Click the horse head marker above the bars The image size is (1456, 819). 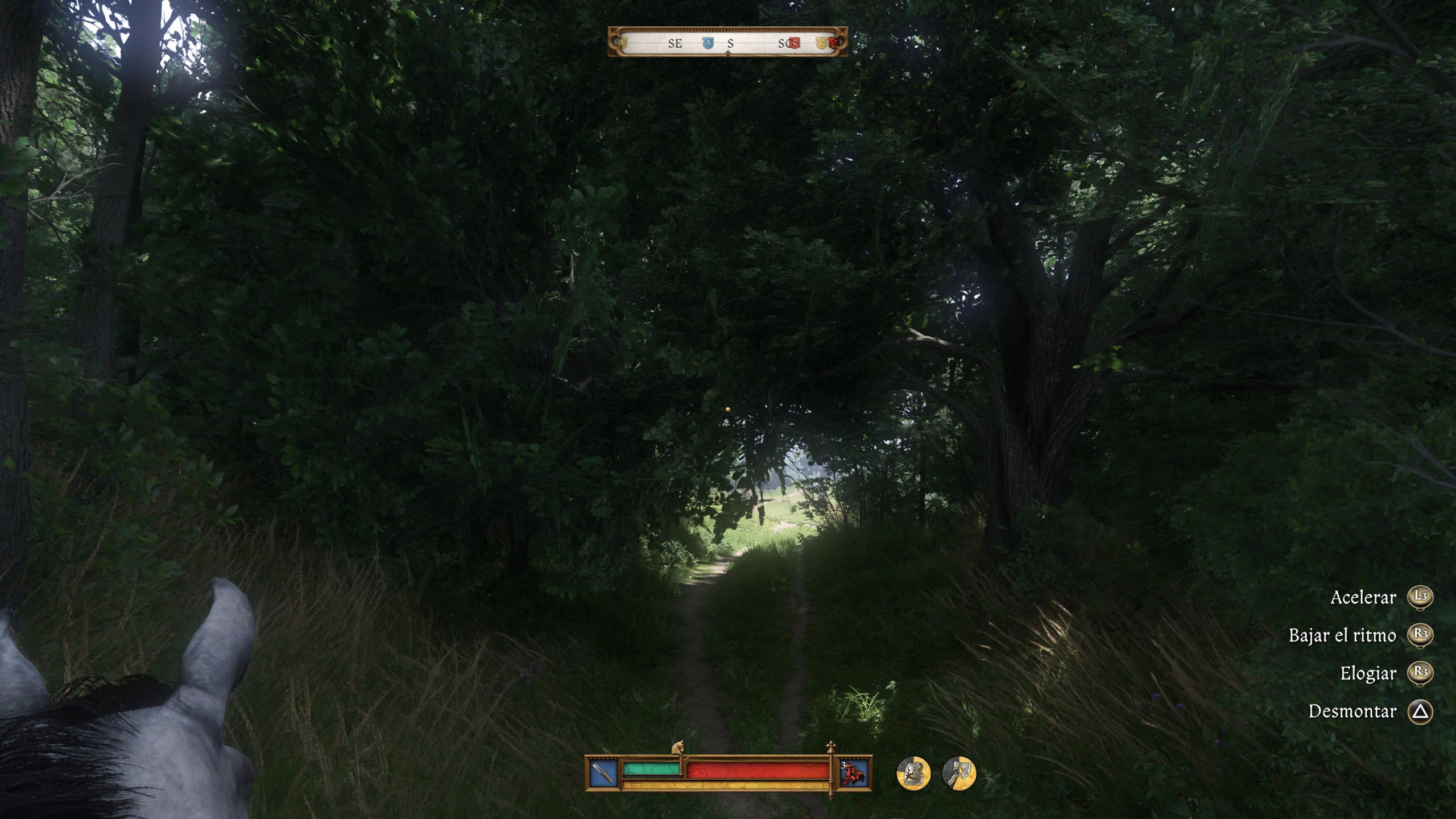677,748
